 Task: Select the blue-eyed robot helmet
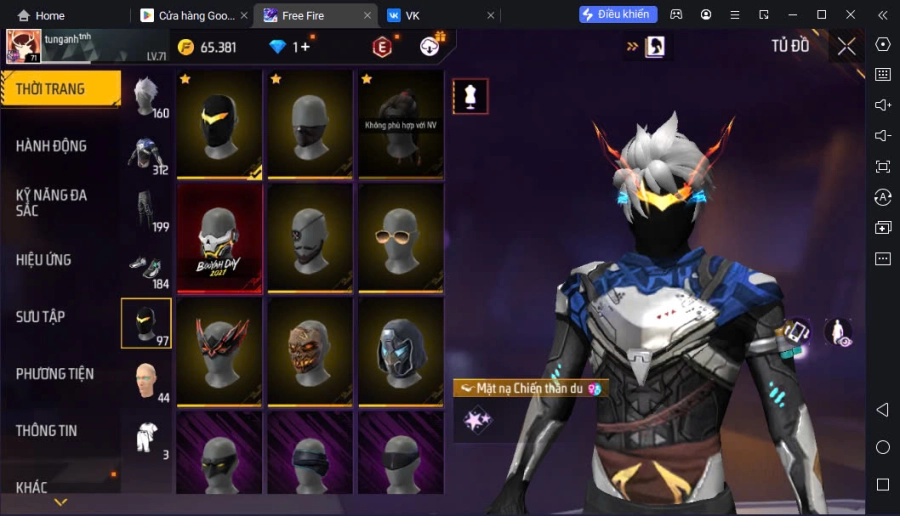coord(400,351)
